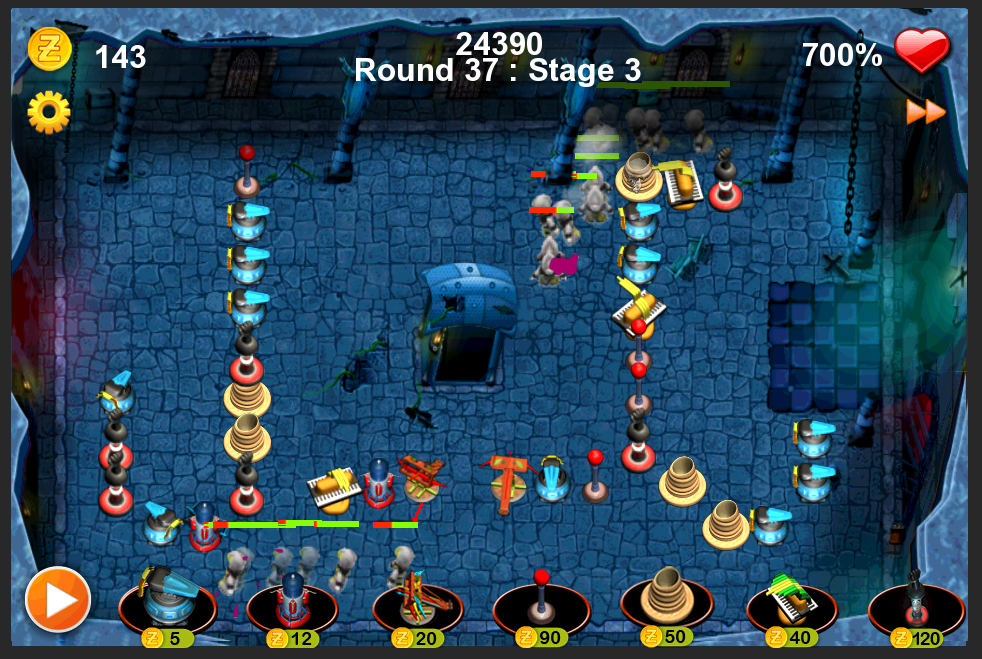Open settings with the gear icon

click(48, 112)
